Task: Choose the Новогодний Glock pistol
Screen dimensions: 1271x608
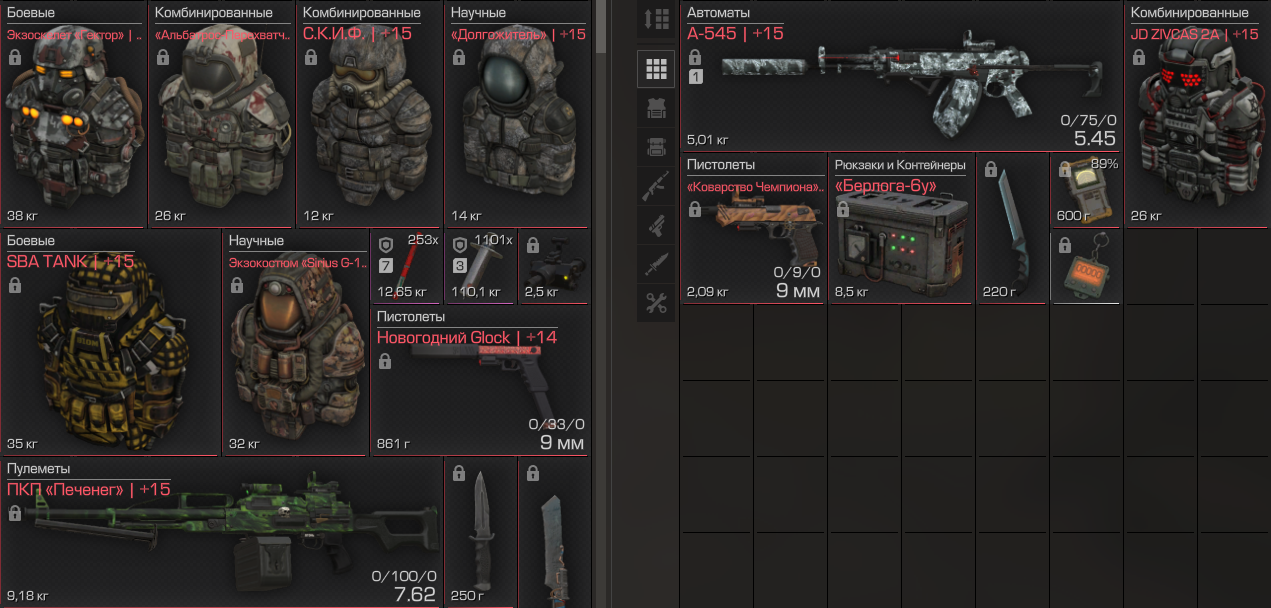Action: (480, 385)
